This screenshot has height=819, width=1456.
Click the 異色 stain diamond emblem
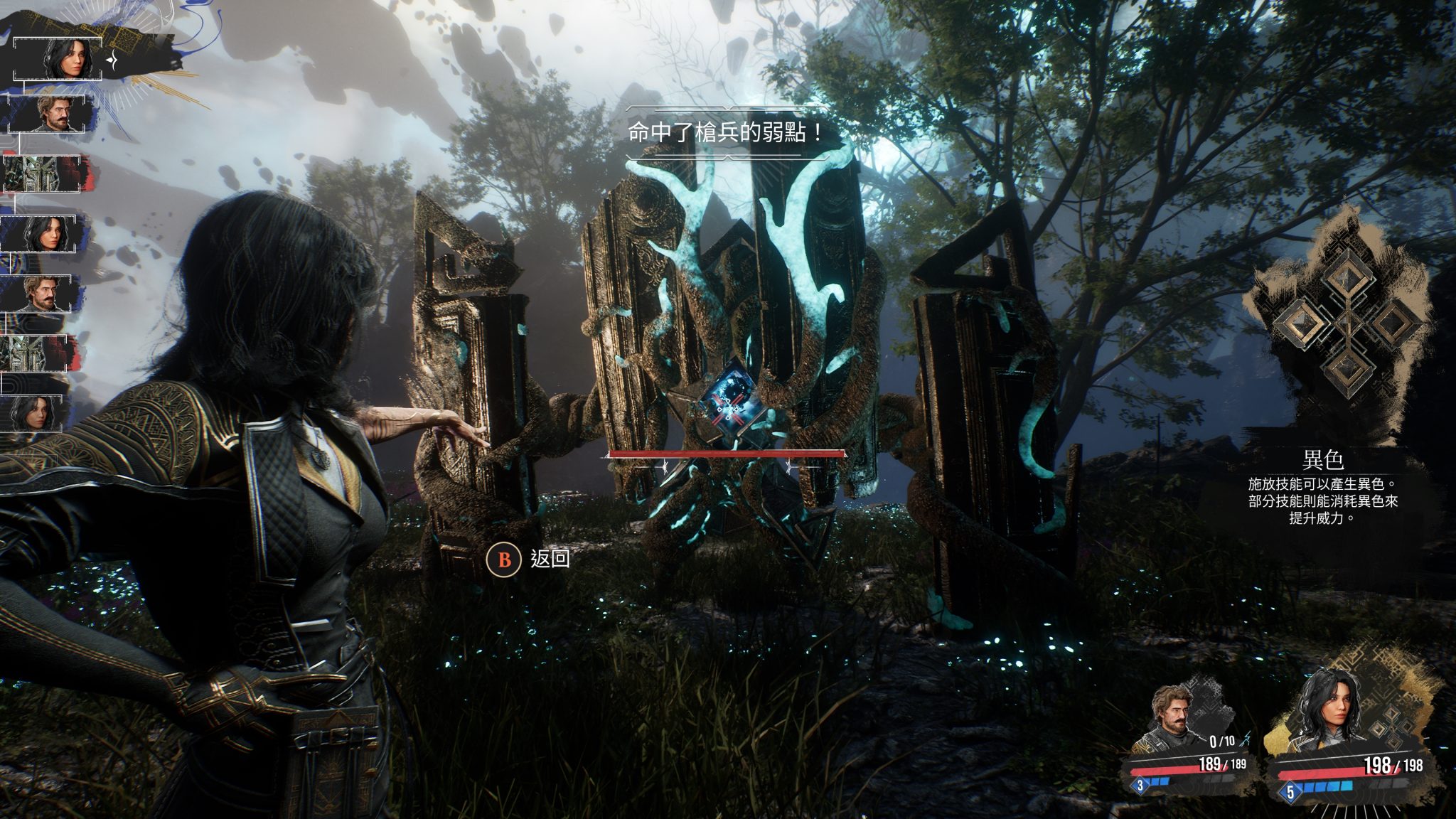pos(1347,324)
